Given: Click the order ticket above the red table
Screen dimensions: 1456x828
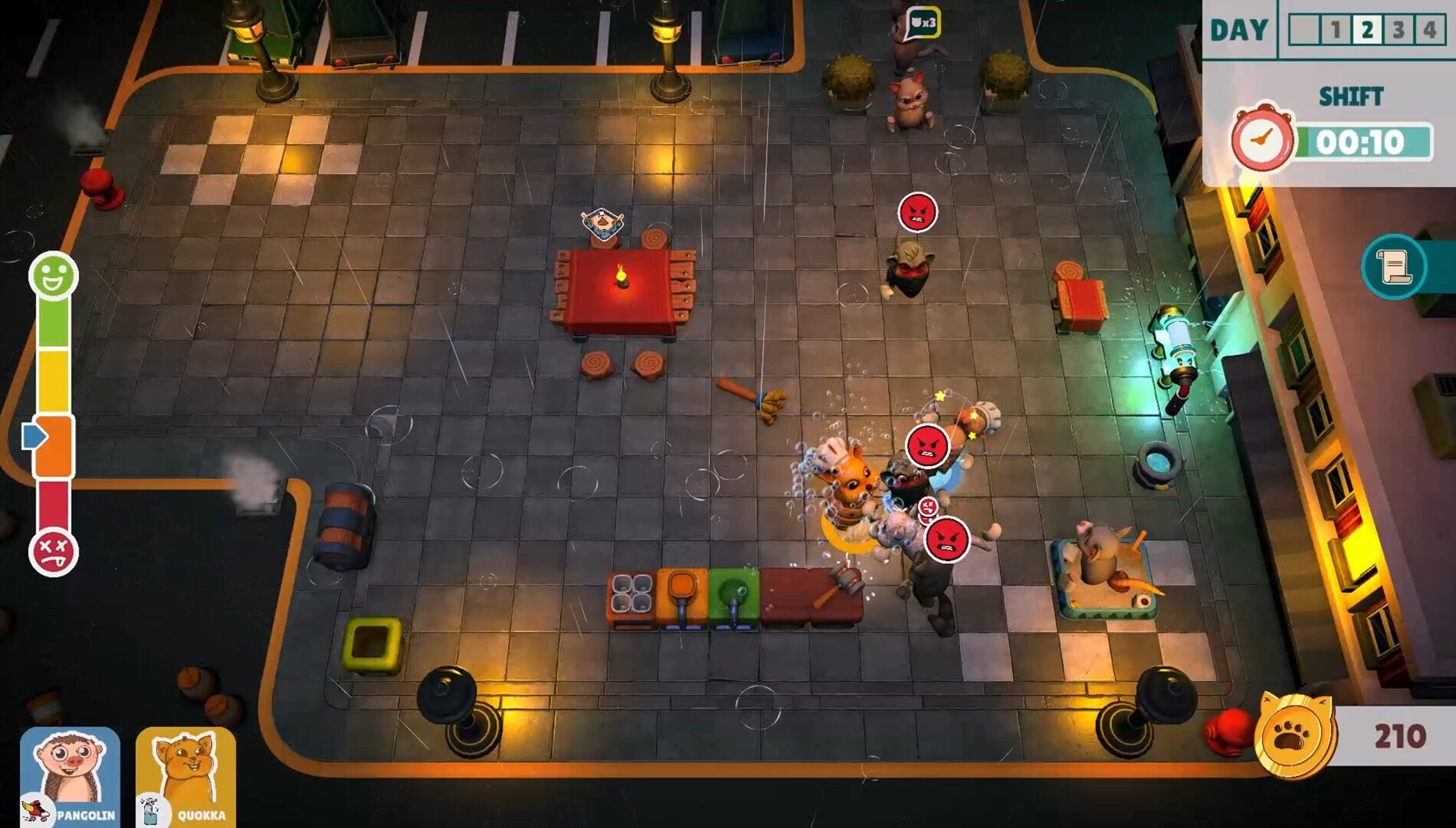Looking at the screenshot, I should coord(602,224).
